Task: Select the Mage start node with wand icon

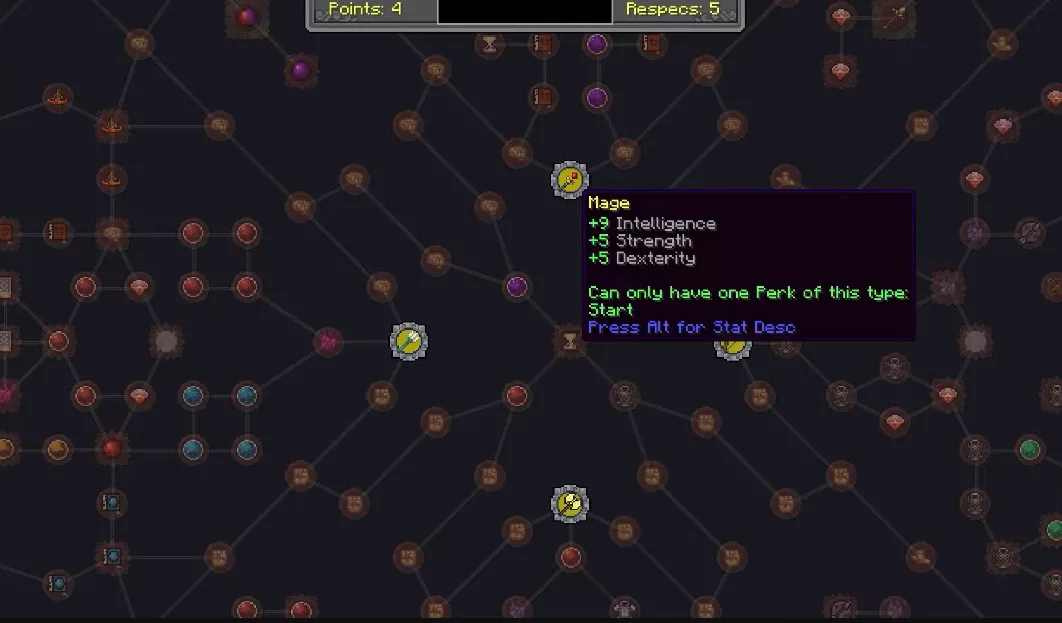Action: tap(569, 180)
